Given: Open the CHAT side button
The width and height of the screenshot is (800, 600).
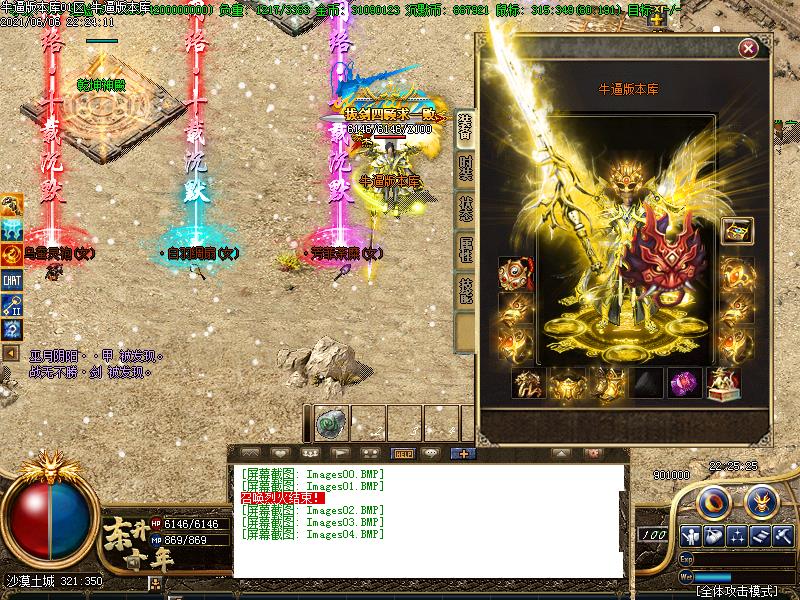Looking at the screenshot, I should point(12,281).
